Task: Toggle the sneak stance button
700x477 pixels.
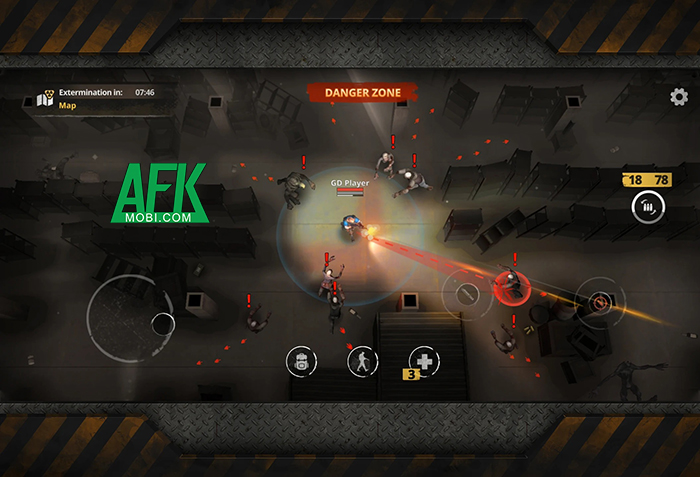Action: tap(361, 361)
